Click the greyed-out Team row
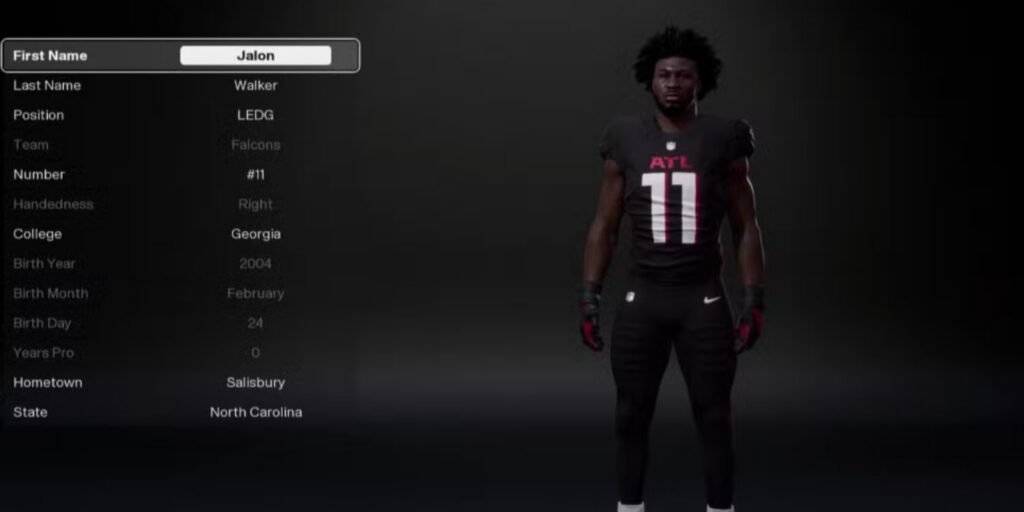The width and height of the screenshot is (1024, 512). [180, 145]
